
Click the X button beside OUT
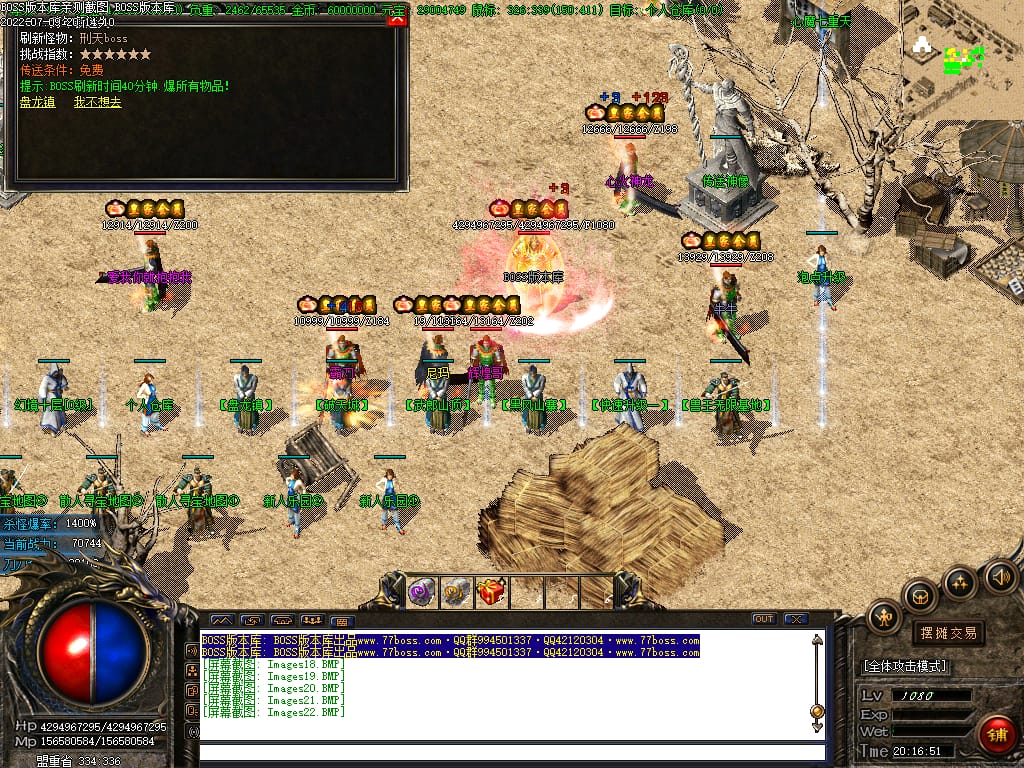click(x=795, y=619)
